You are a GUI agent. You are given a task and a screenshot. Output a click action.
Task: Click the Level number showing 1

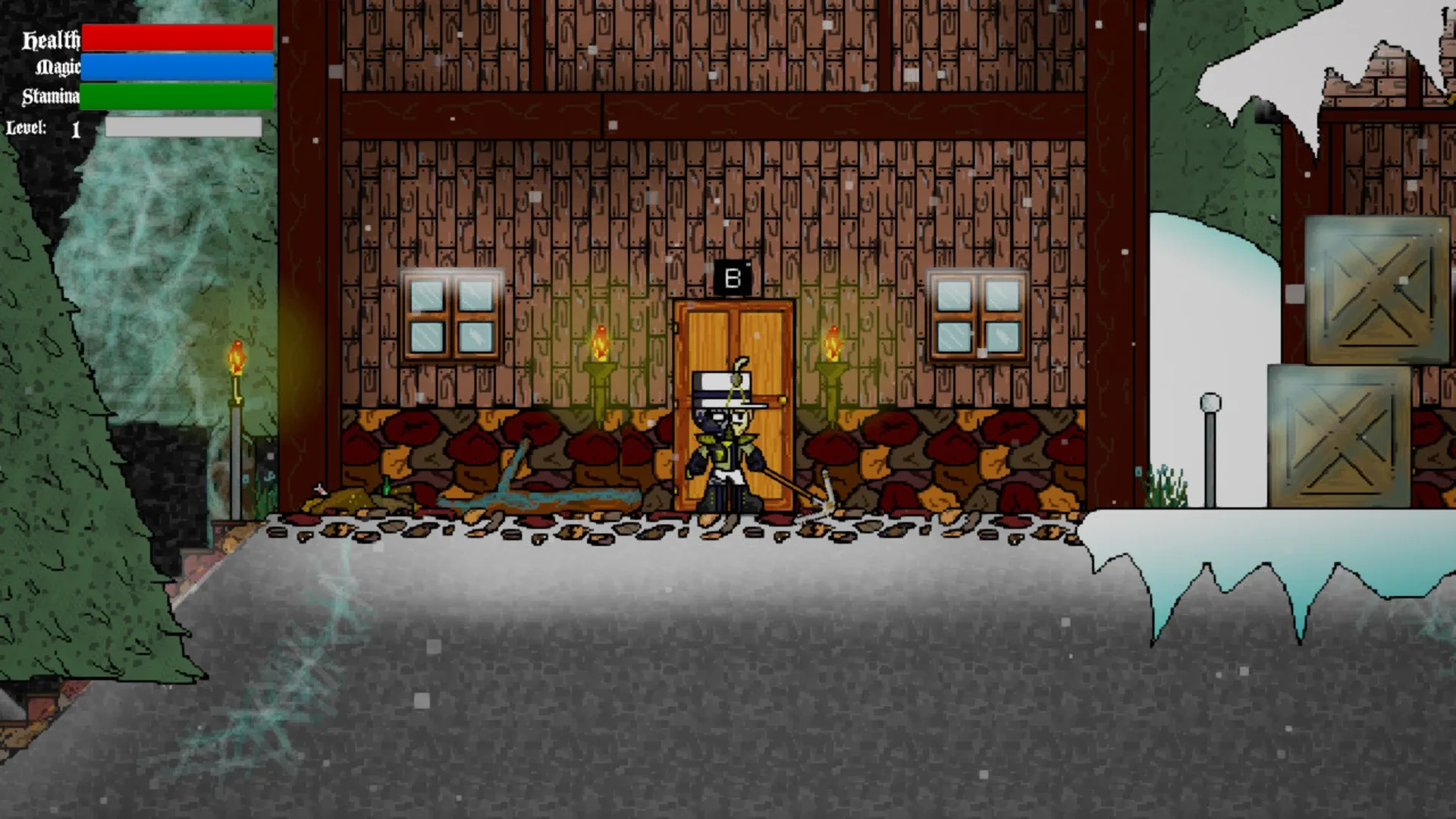(x=74, y=128)
